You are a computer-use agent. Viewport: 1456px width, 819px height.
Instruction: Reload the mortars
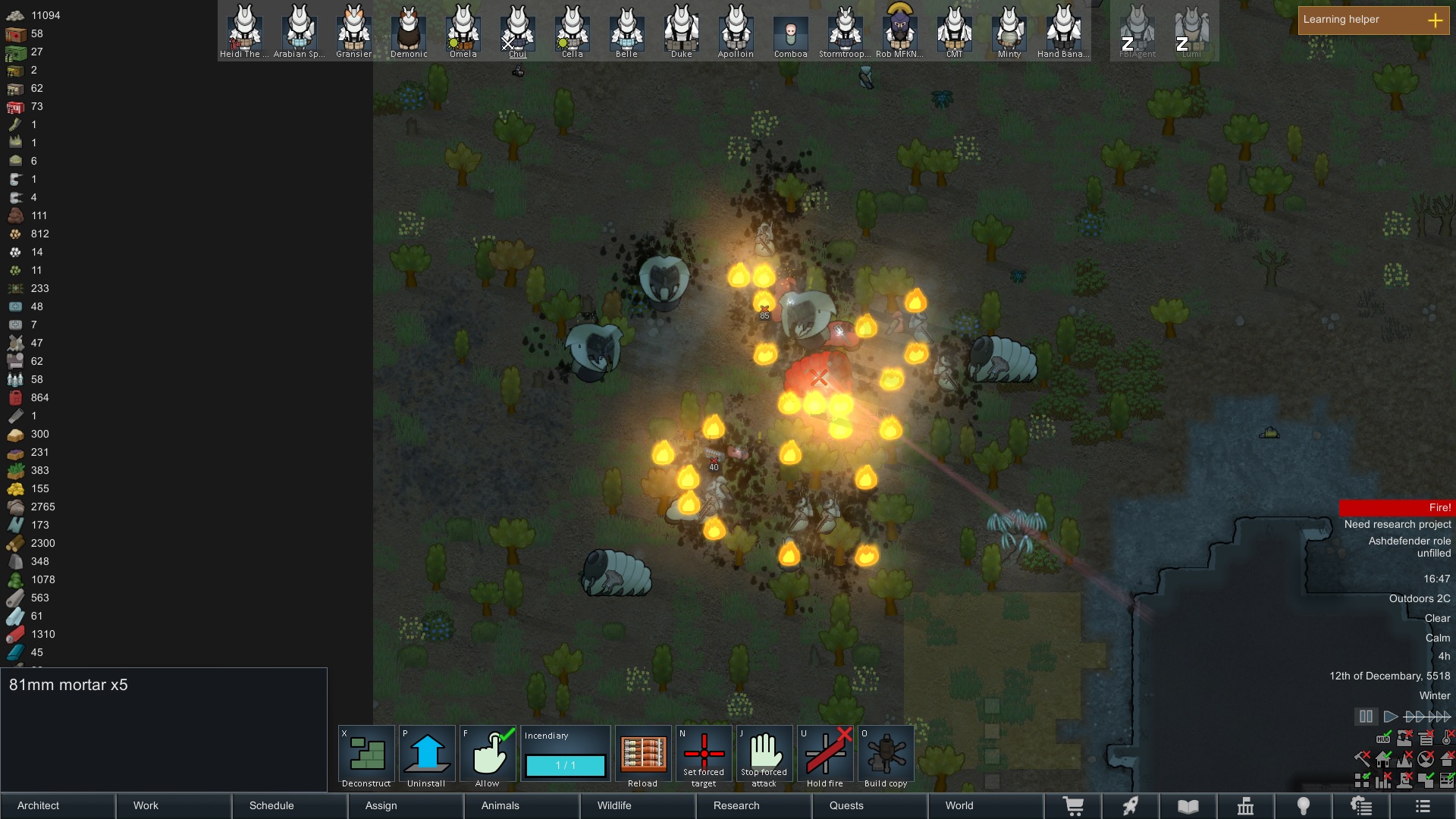tap(643, 755)
